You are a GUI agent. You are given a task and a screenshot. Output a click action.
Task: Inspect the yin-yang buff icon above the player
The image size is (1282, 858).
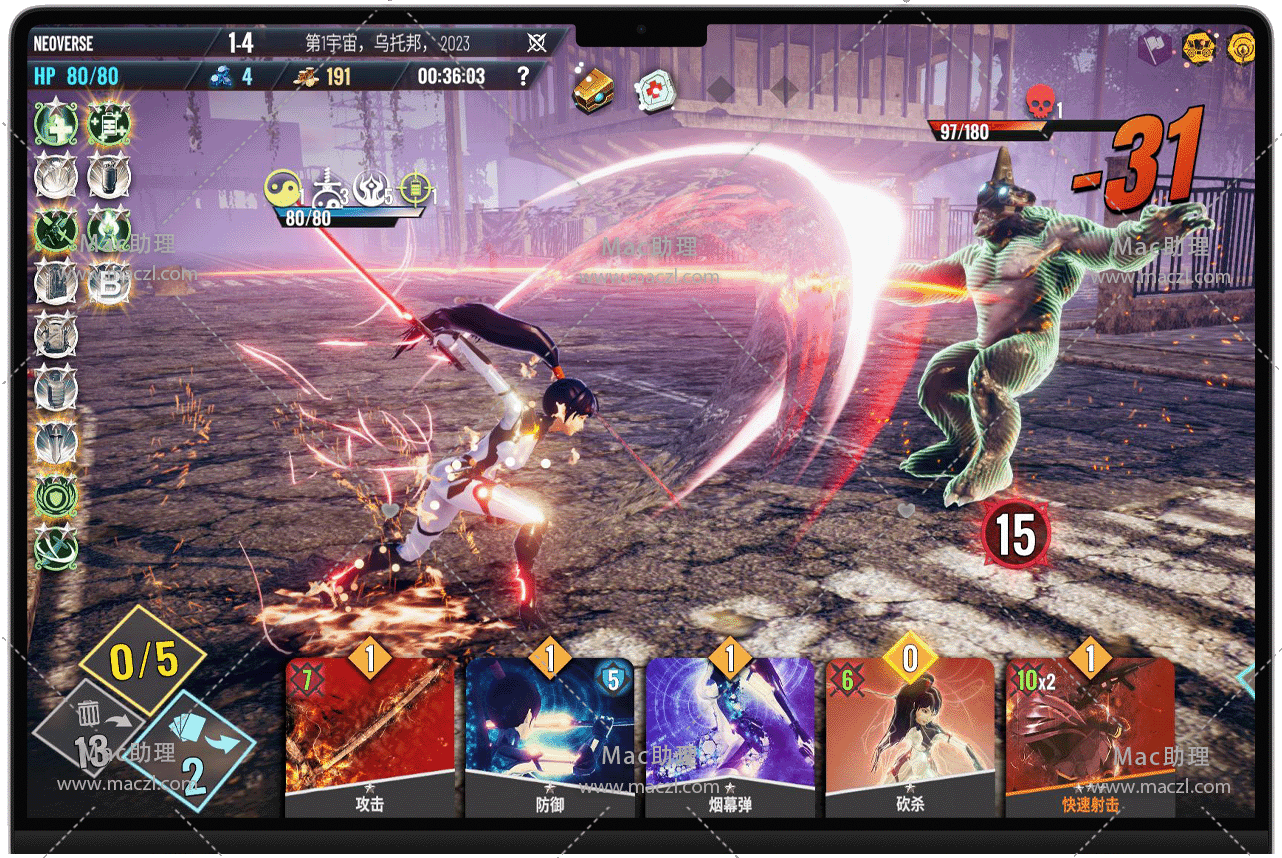tap(283, 188)
